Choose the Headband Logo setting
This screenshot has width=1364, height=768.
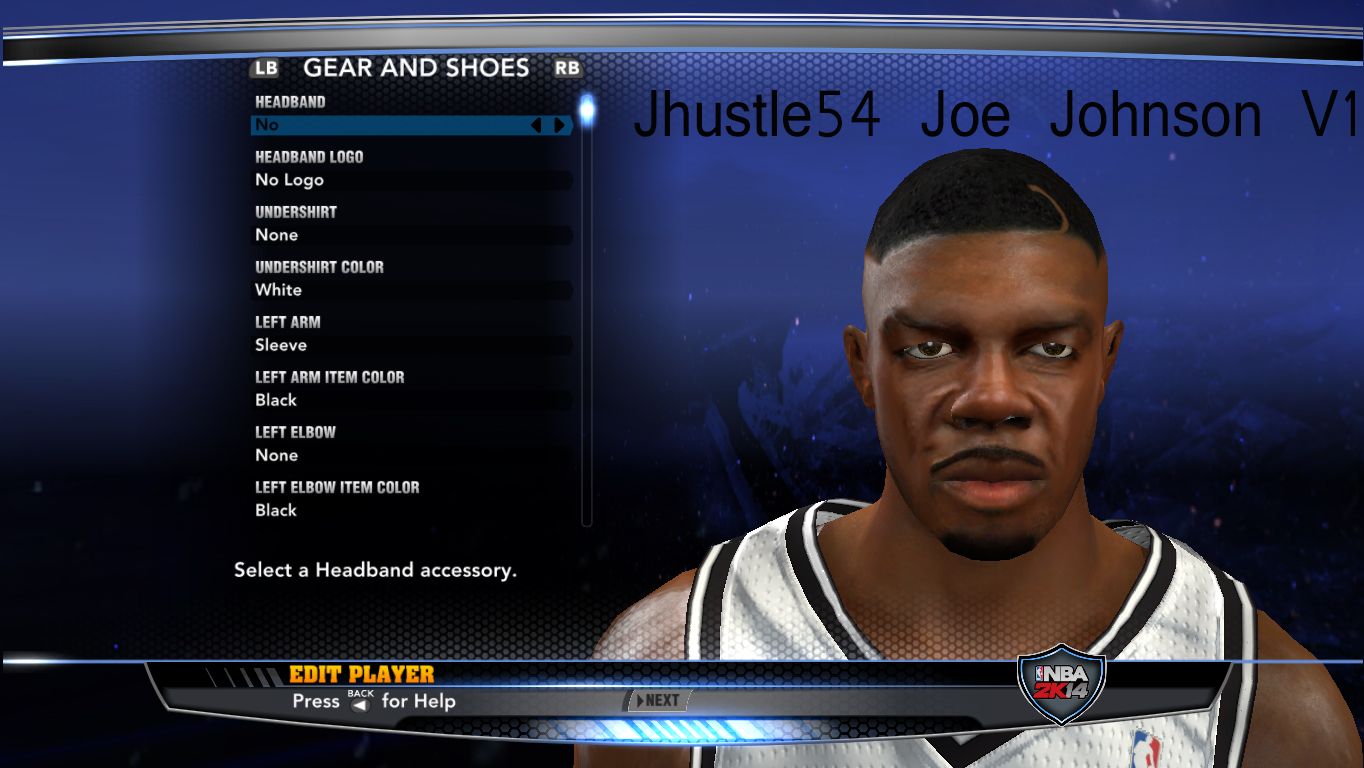coord(410,180)
